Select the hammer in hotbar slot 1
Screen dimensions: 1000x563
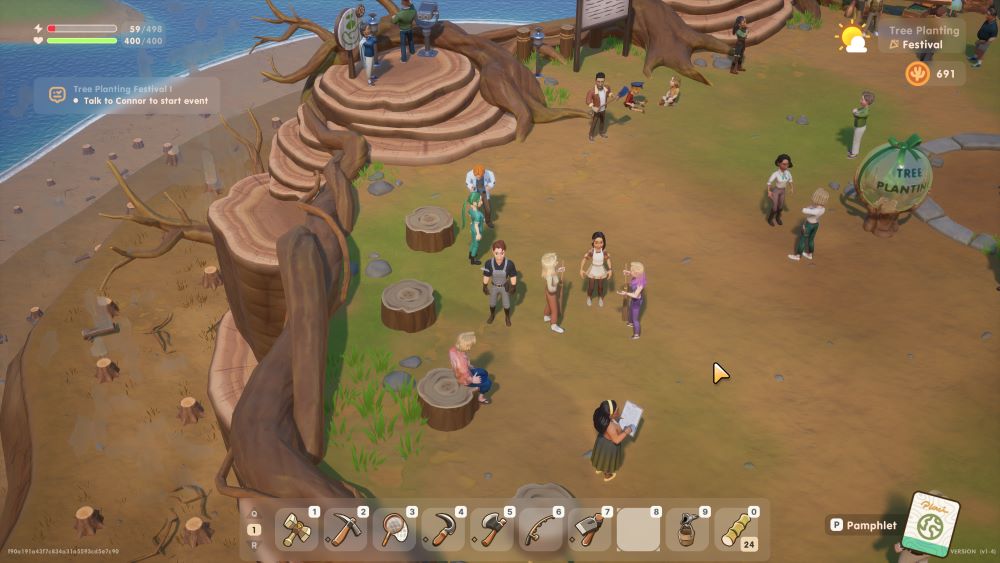click(296, 530)
